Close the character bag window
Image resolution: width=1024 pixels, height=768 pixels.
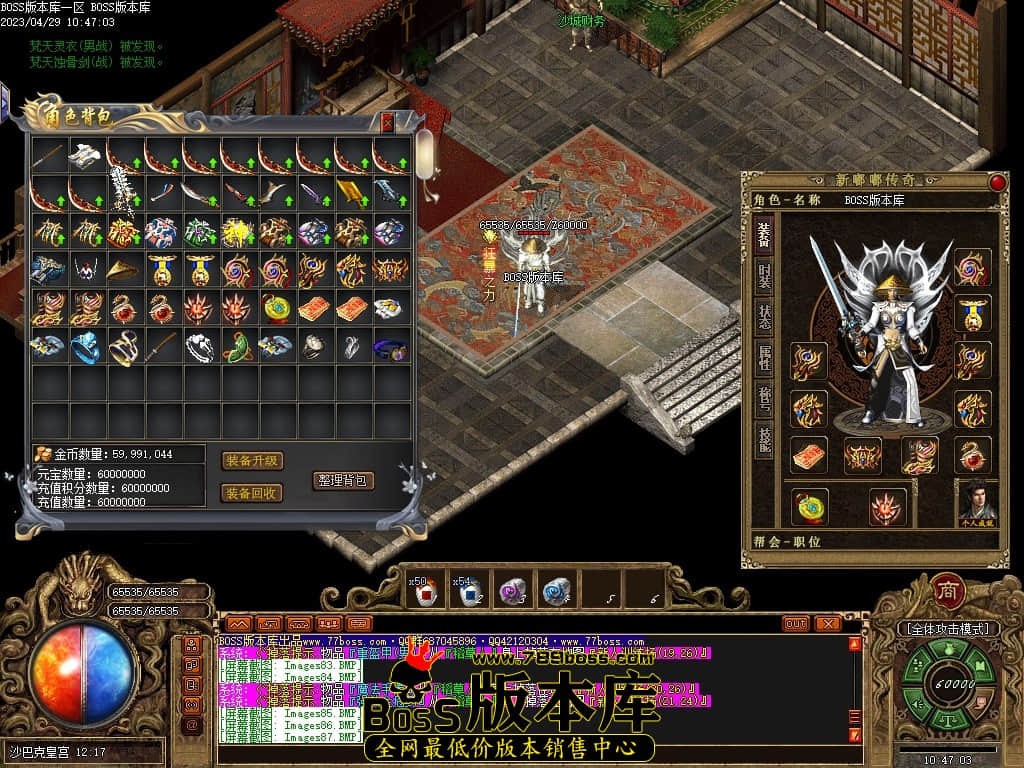(388, 122)
